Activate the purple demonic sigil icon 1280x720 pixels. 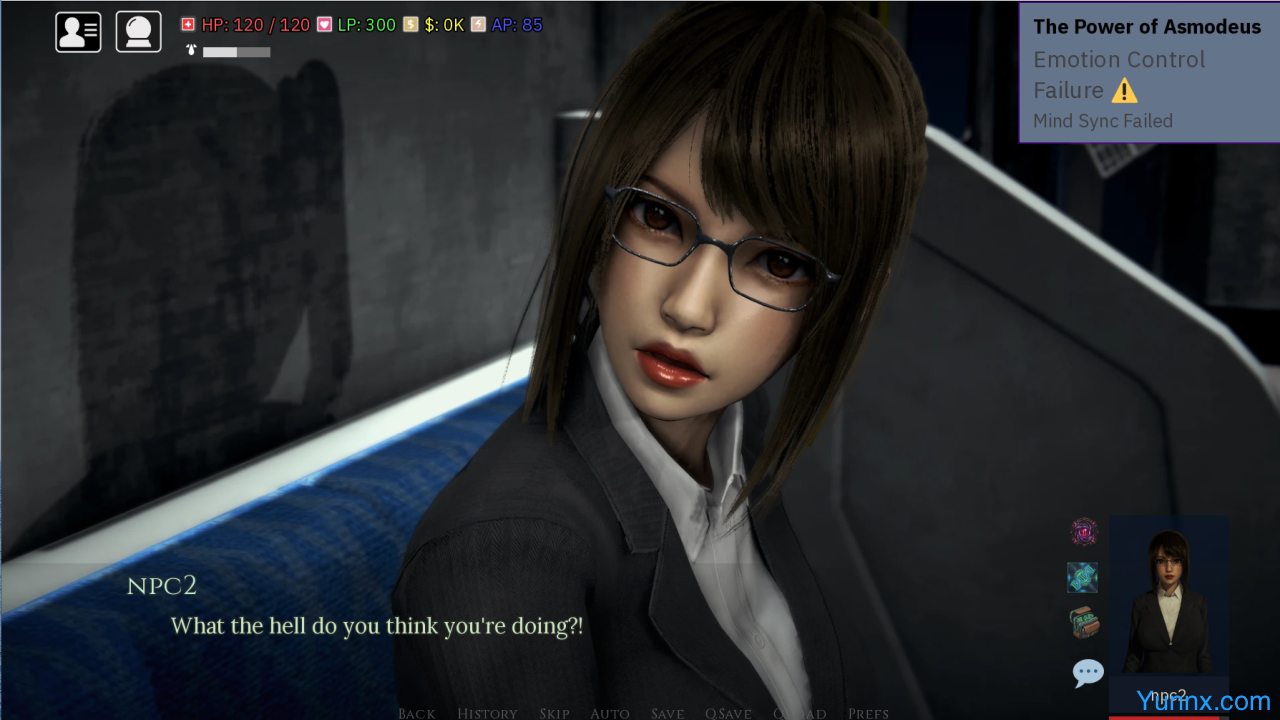point(1084,532)
